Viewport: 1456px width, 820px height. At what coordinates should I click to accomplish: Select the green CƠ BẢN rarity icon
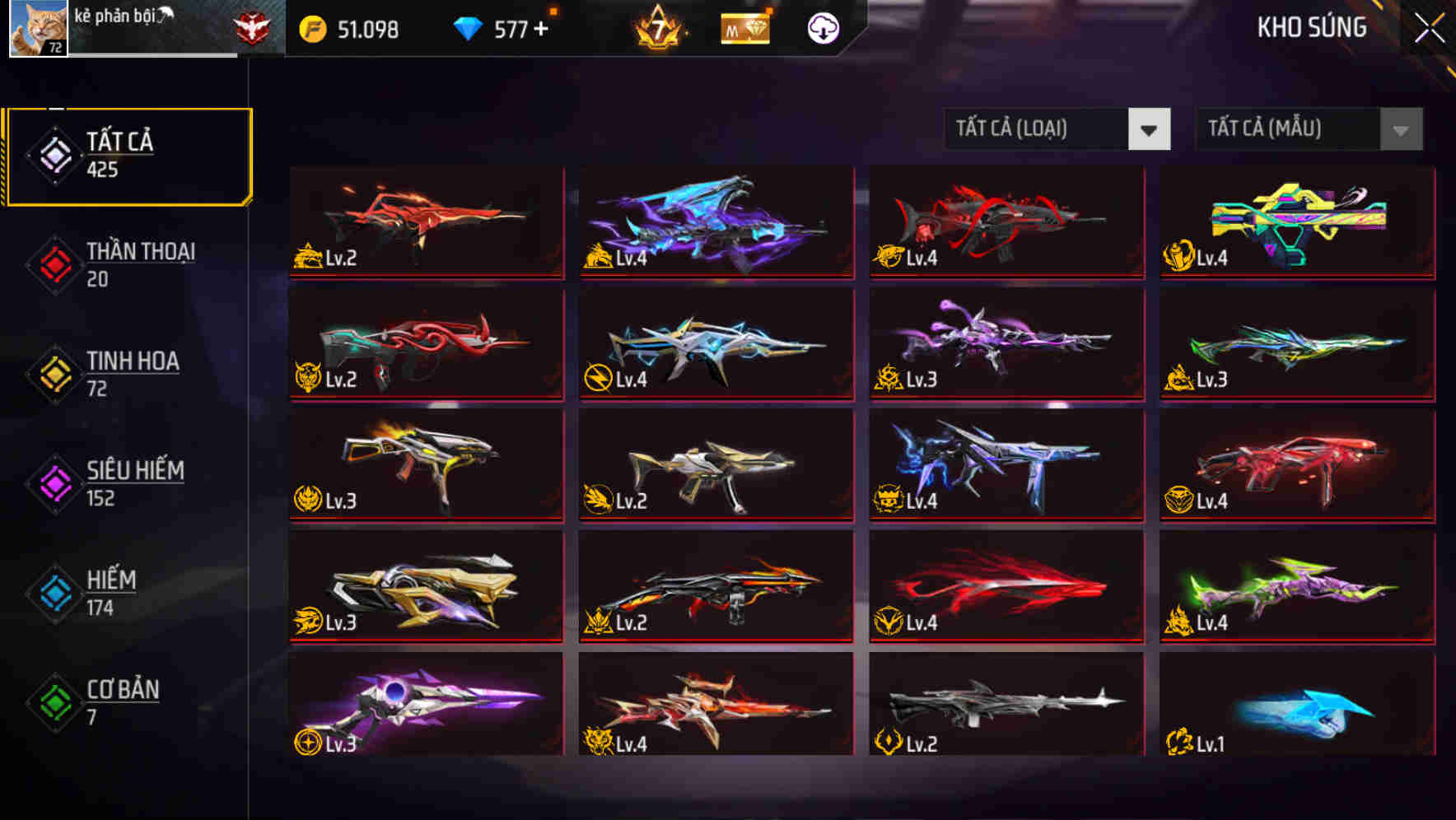coord(53,702)
